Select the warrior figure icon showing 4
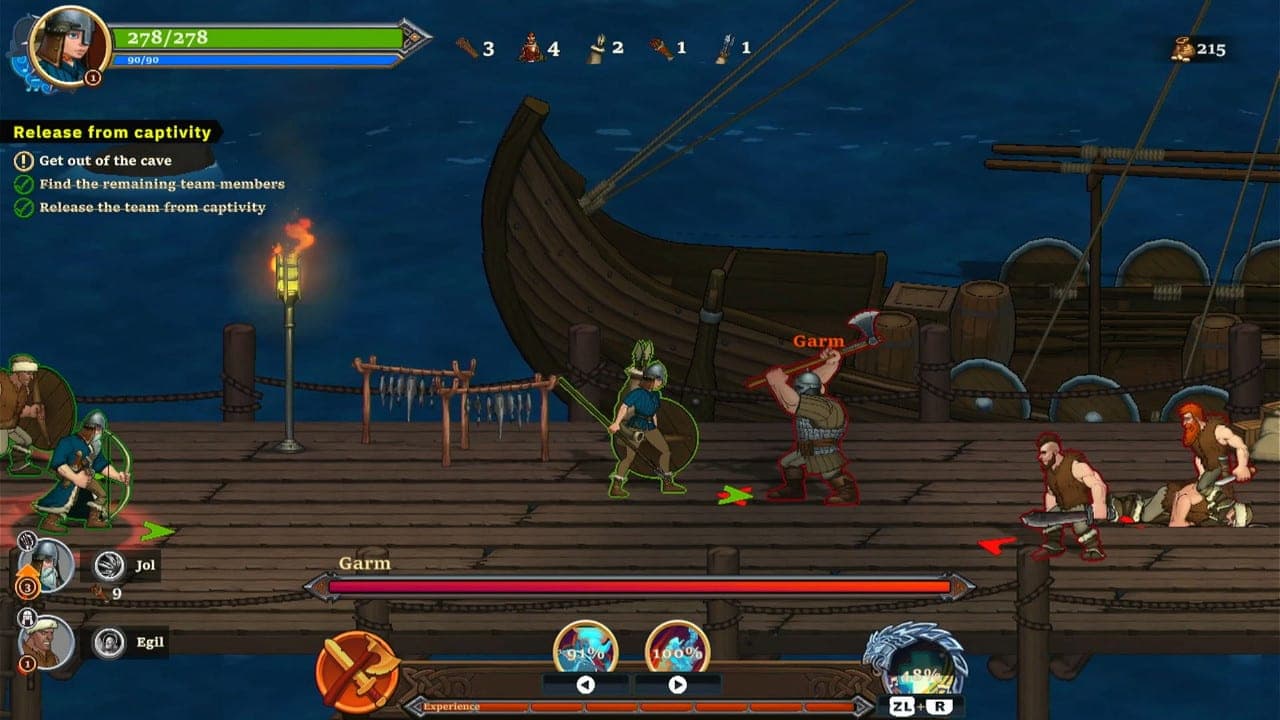The width and height of the screenshot is (1280, 720). pyautogui.click(x=530, y=48)
